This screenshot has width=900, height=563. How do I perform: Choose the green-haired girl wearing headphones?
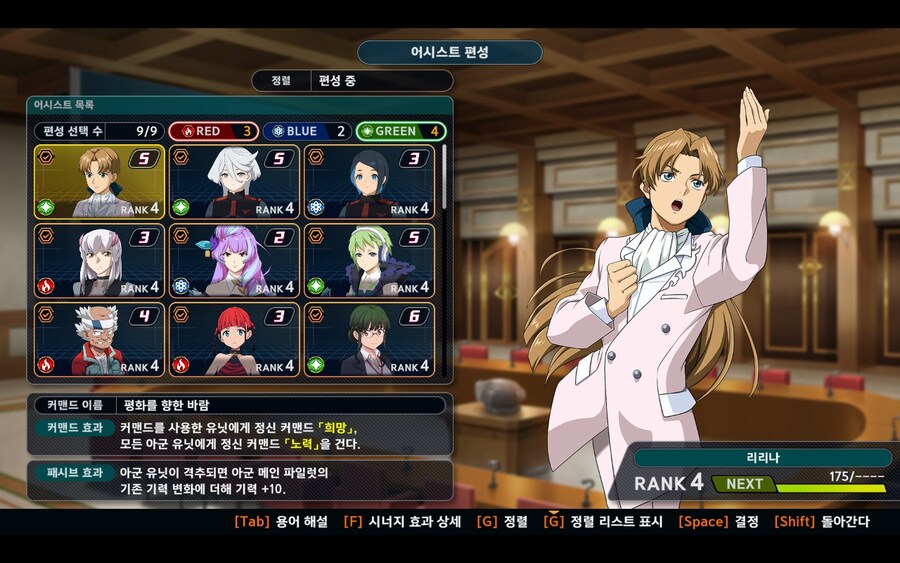tap(369, 260)
